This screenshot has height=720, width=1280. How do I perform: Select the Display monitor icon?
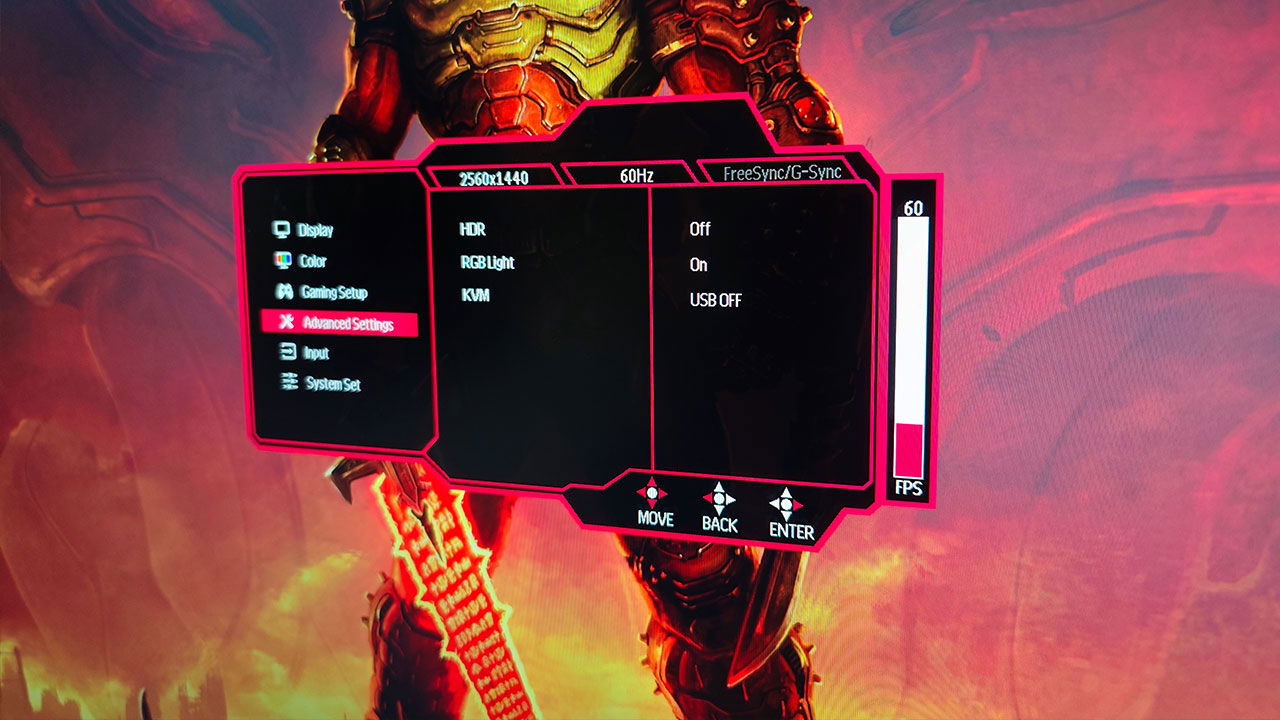pos(283,231)
